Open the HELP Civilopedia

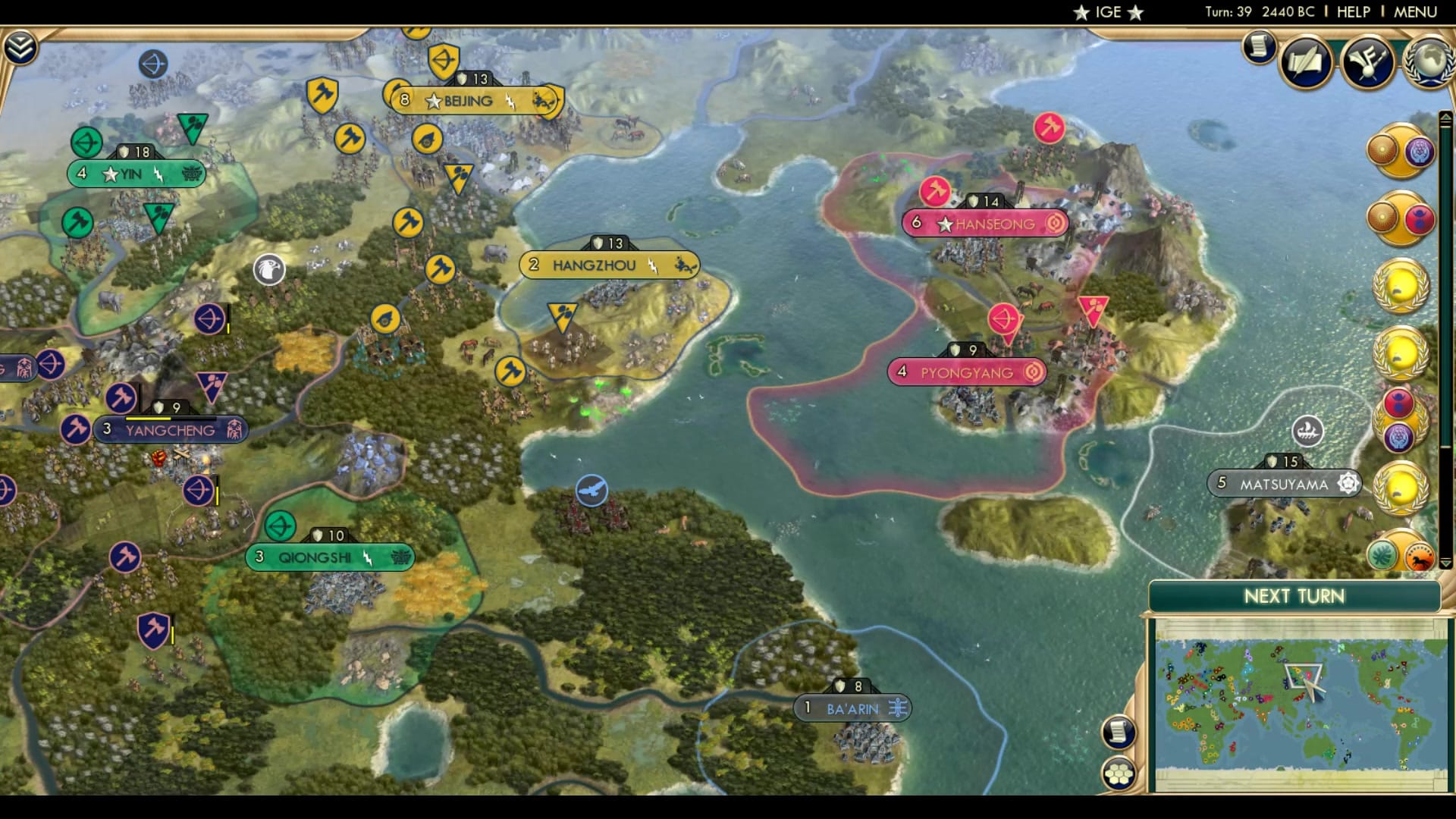(x=1353, y=12)
